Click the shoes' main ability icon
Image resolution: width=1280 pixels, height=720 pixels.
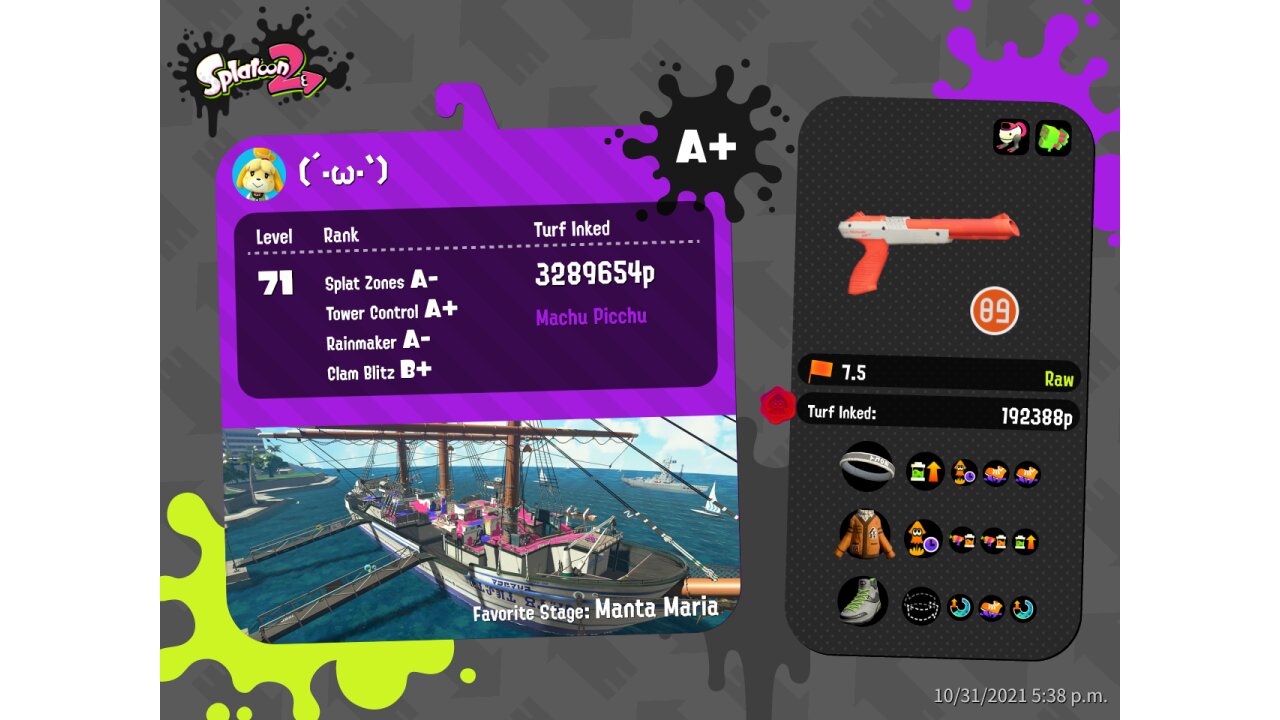click(921, 606)
